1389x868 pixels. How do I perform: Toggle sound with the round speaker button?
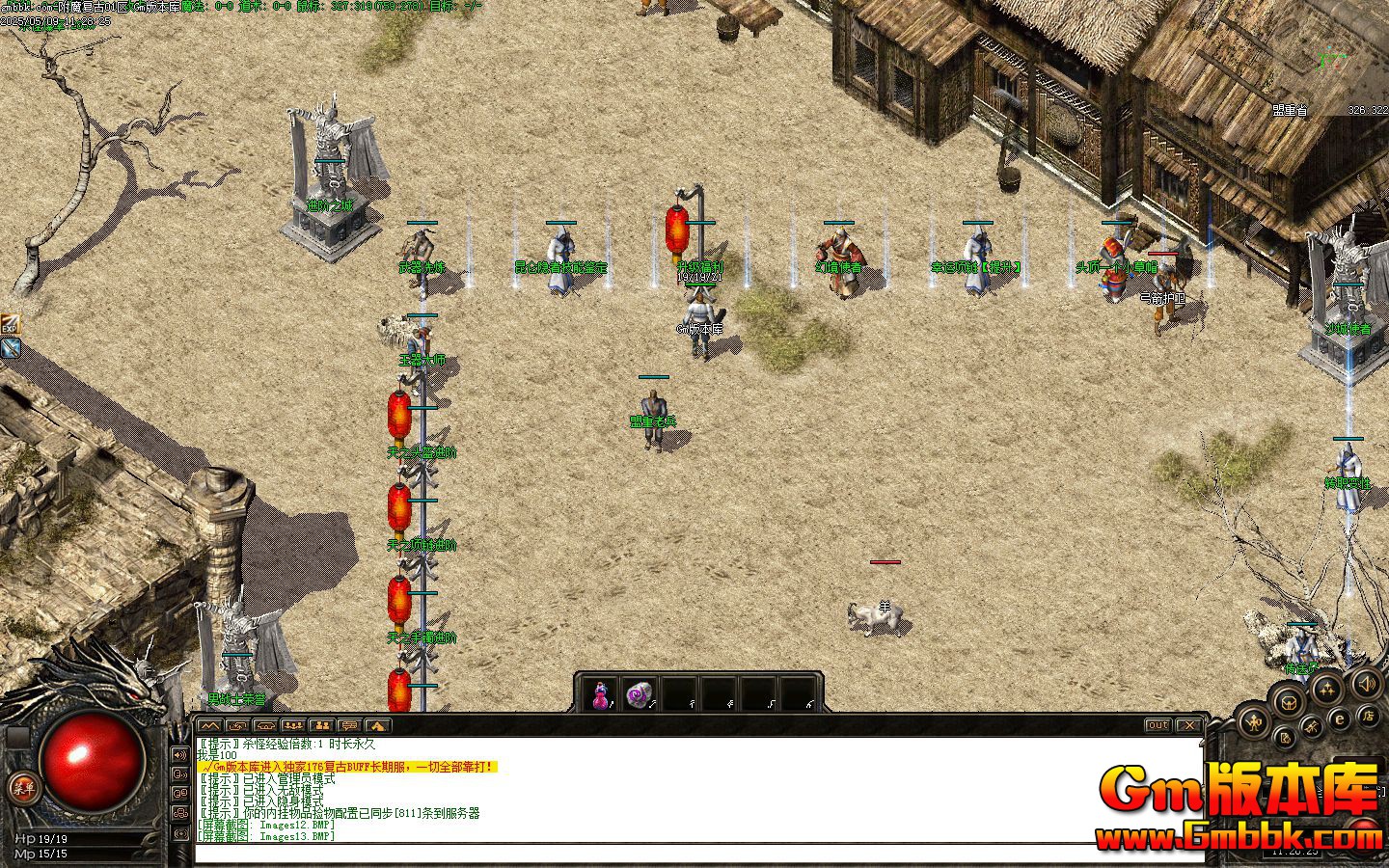pyautogui.click(x=1366, y=684)
